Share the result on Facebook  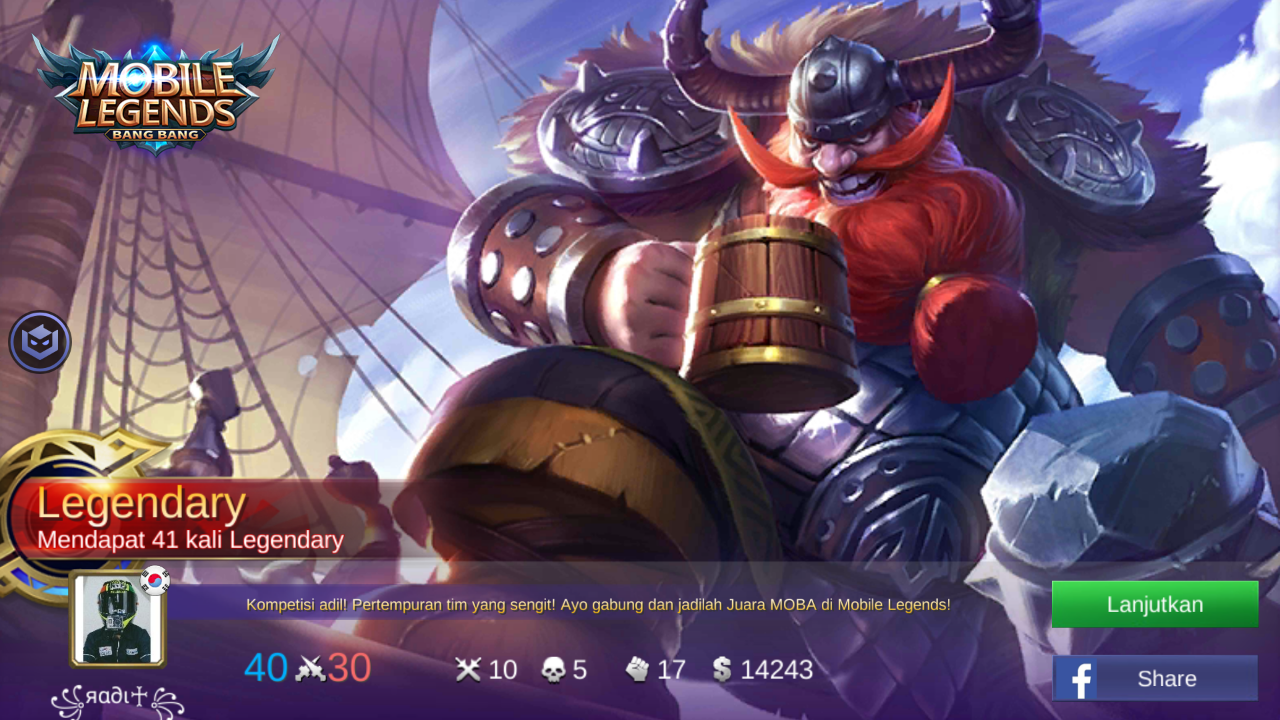click(x=1154, y=679)
